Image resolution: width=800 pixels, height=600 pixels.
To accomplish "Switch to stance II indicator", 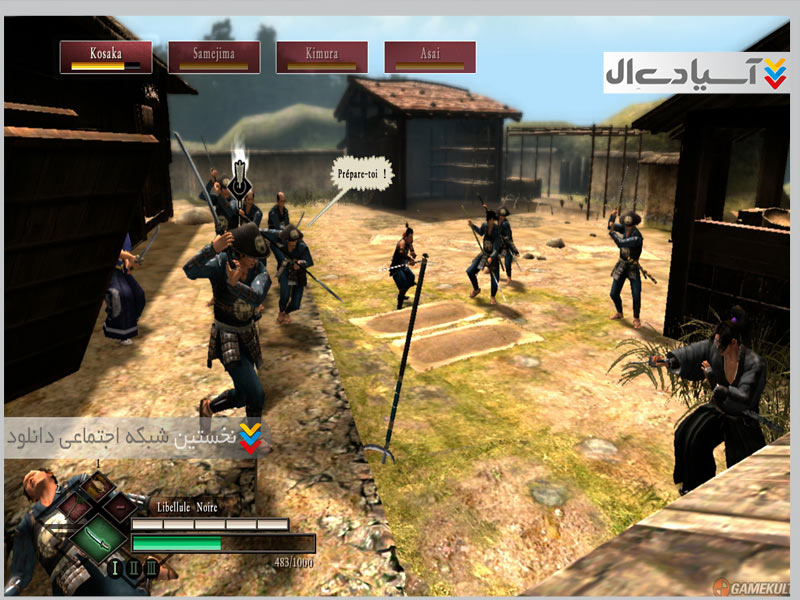I will [x=133, y=570].
